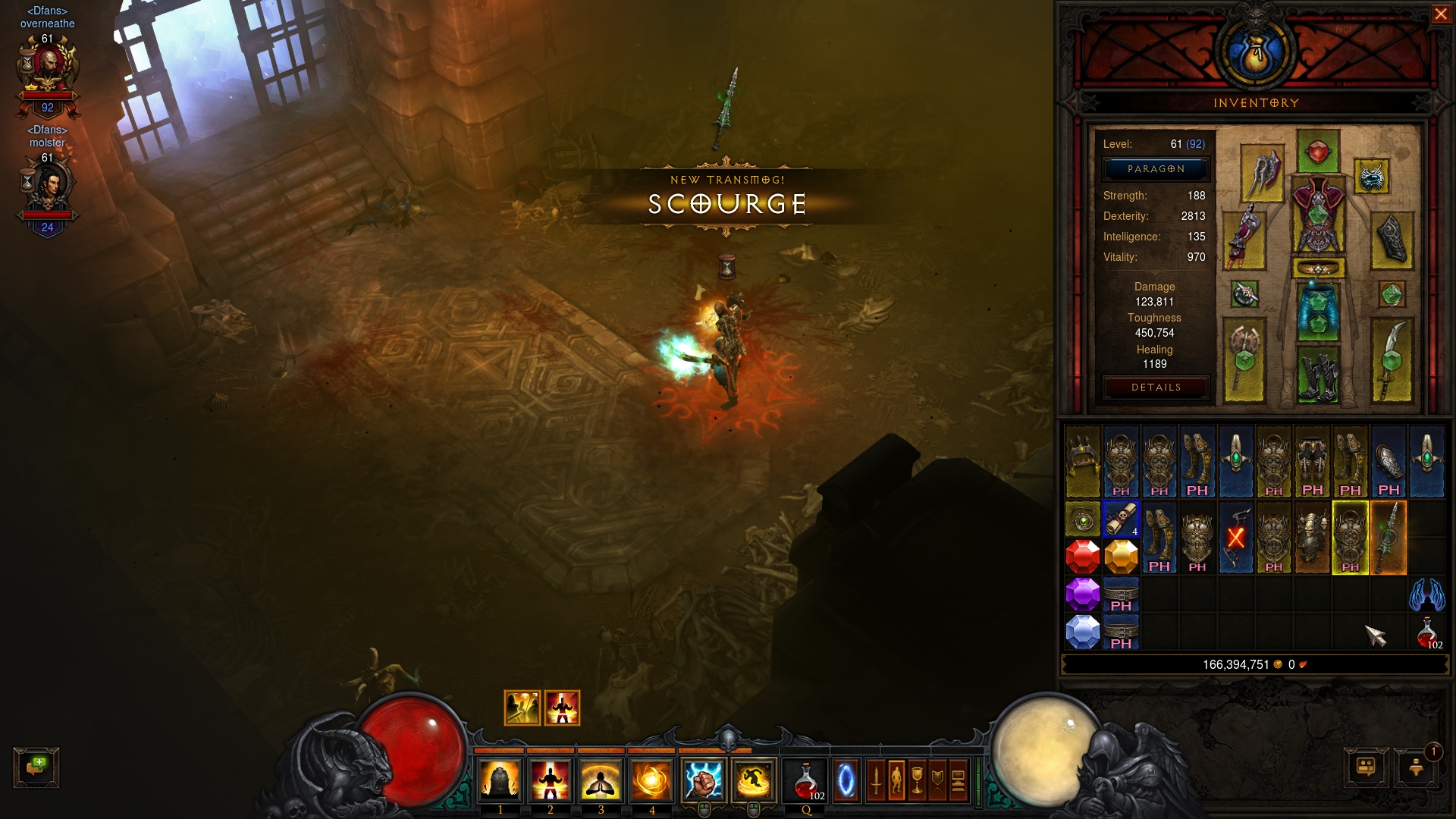Open the game menu via the monitor icon
Viewport: 1456px width, 819px height.
pyautogui.click(x=957, y=781)
